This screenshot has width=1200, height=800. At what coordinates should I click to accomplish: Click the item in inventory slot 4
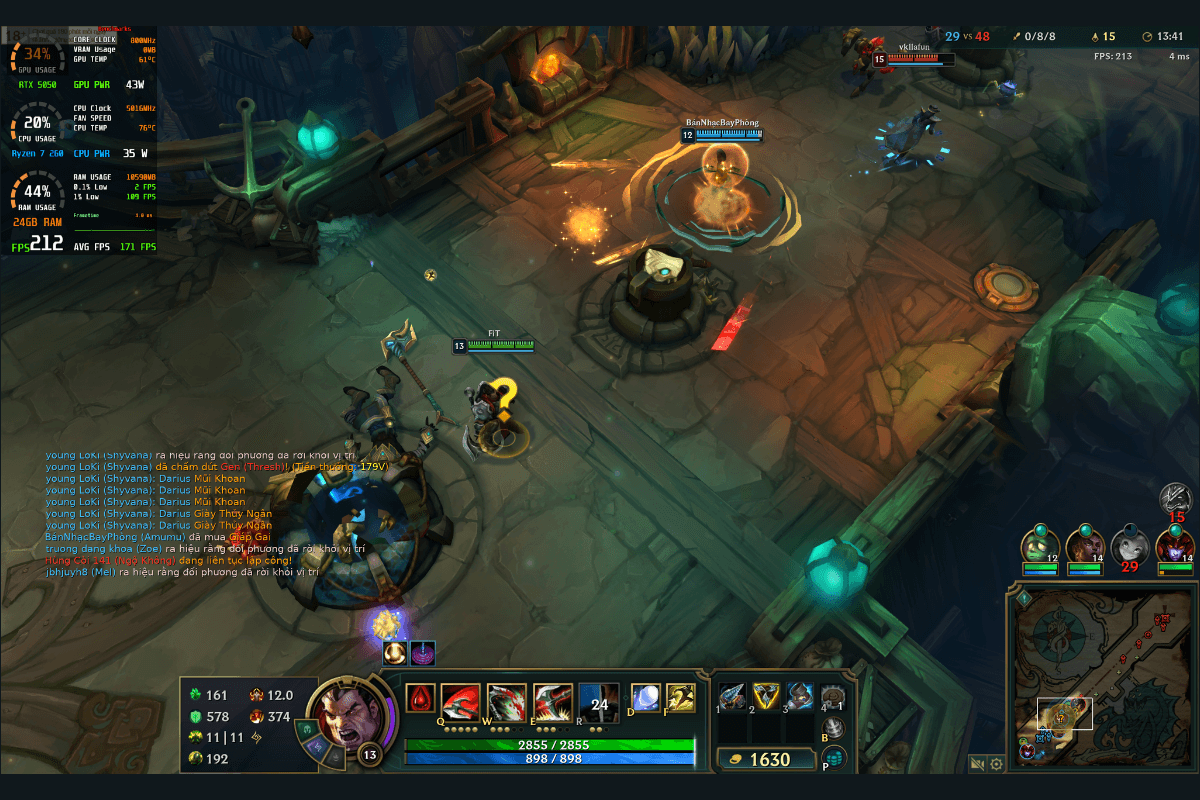pyautogui.click(x=833, y=696)
